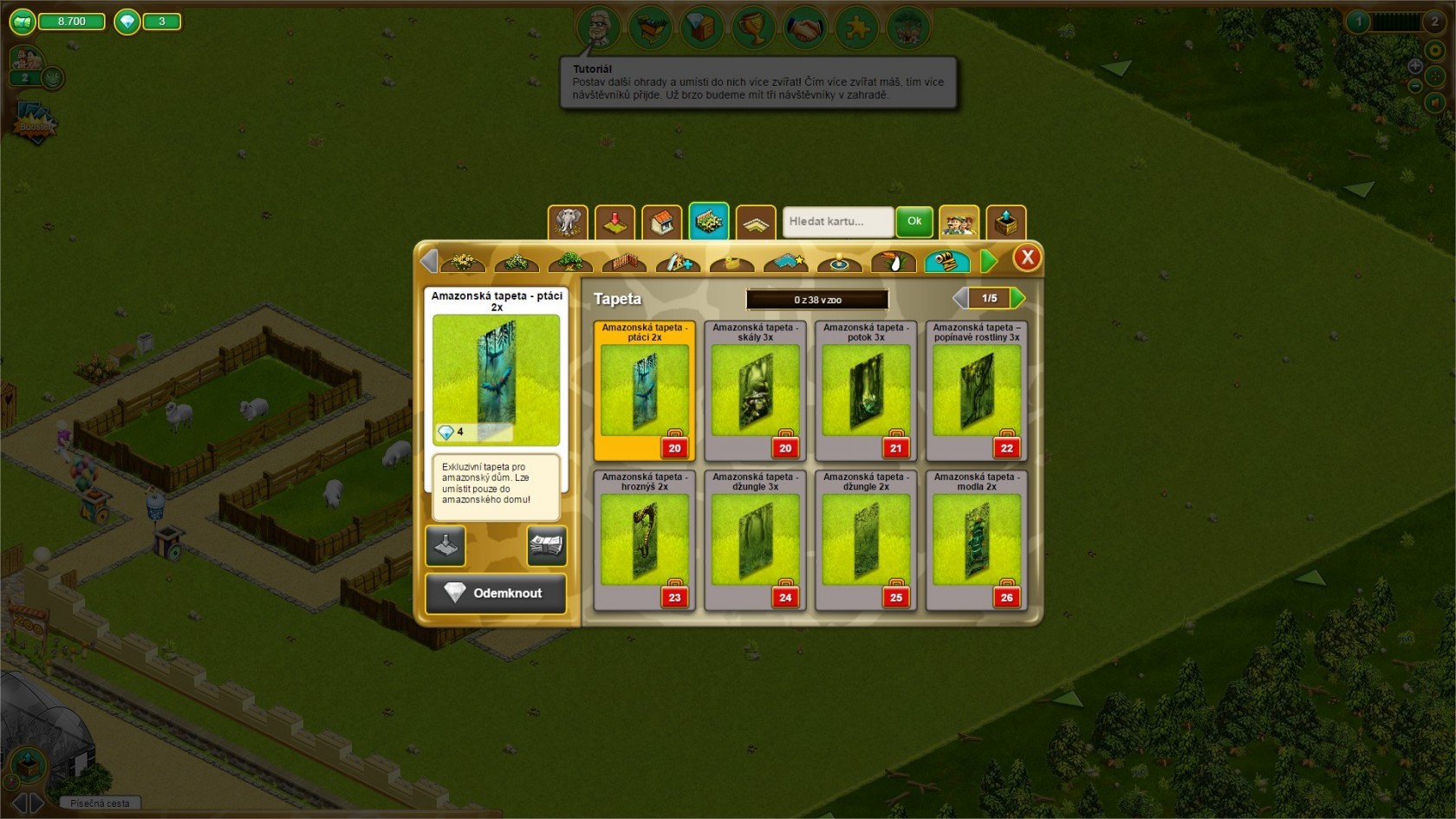
Task: Select the Amazonská tapeta - skály 3x card
Action: [x=755, y=391]
